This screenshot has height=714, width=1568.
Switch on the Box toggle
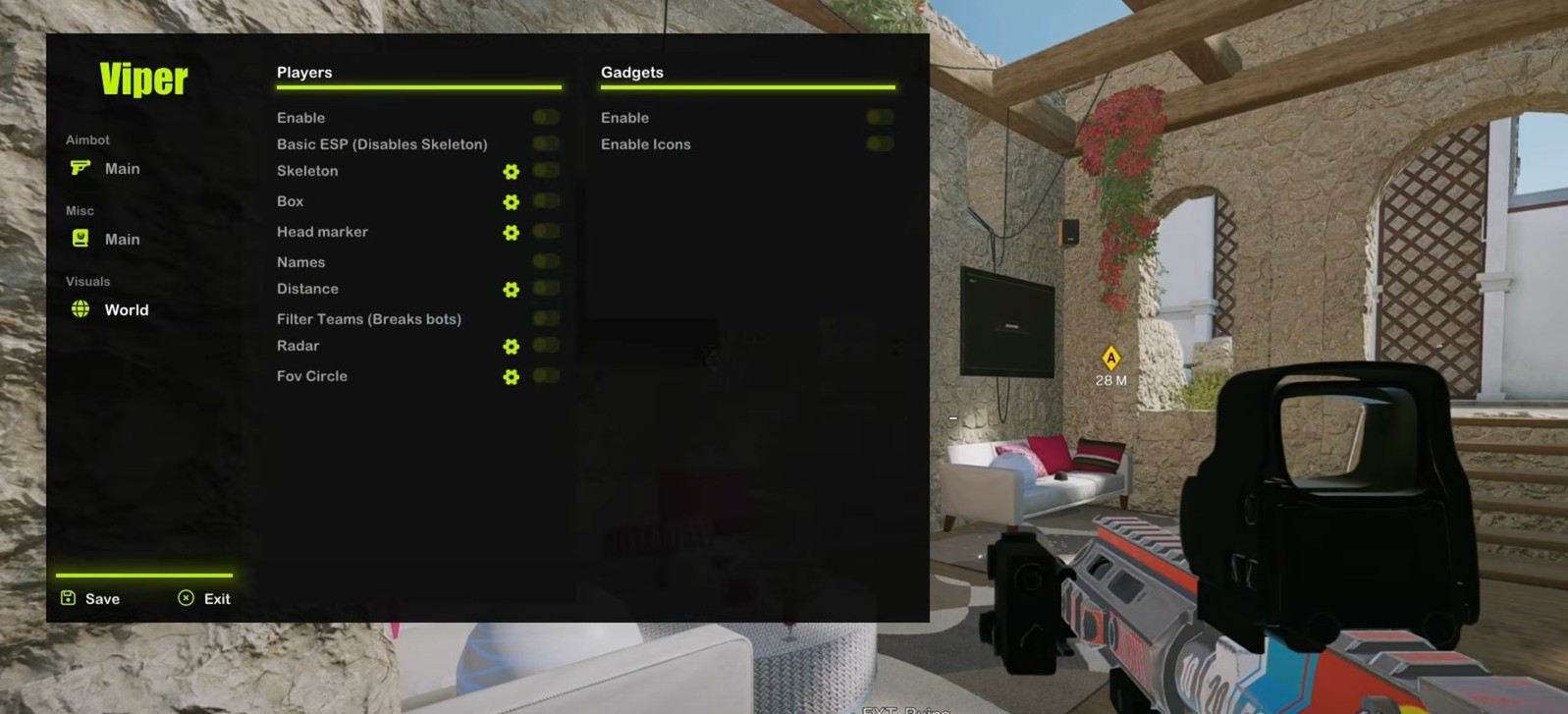(546, 201)
